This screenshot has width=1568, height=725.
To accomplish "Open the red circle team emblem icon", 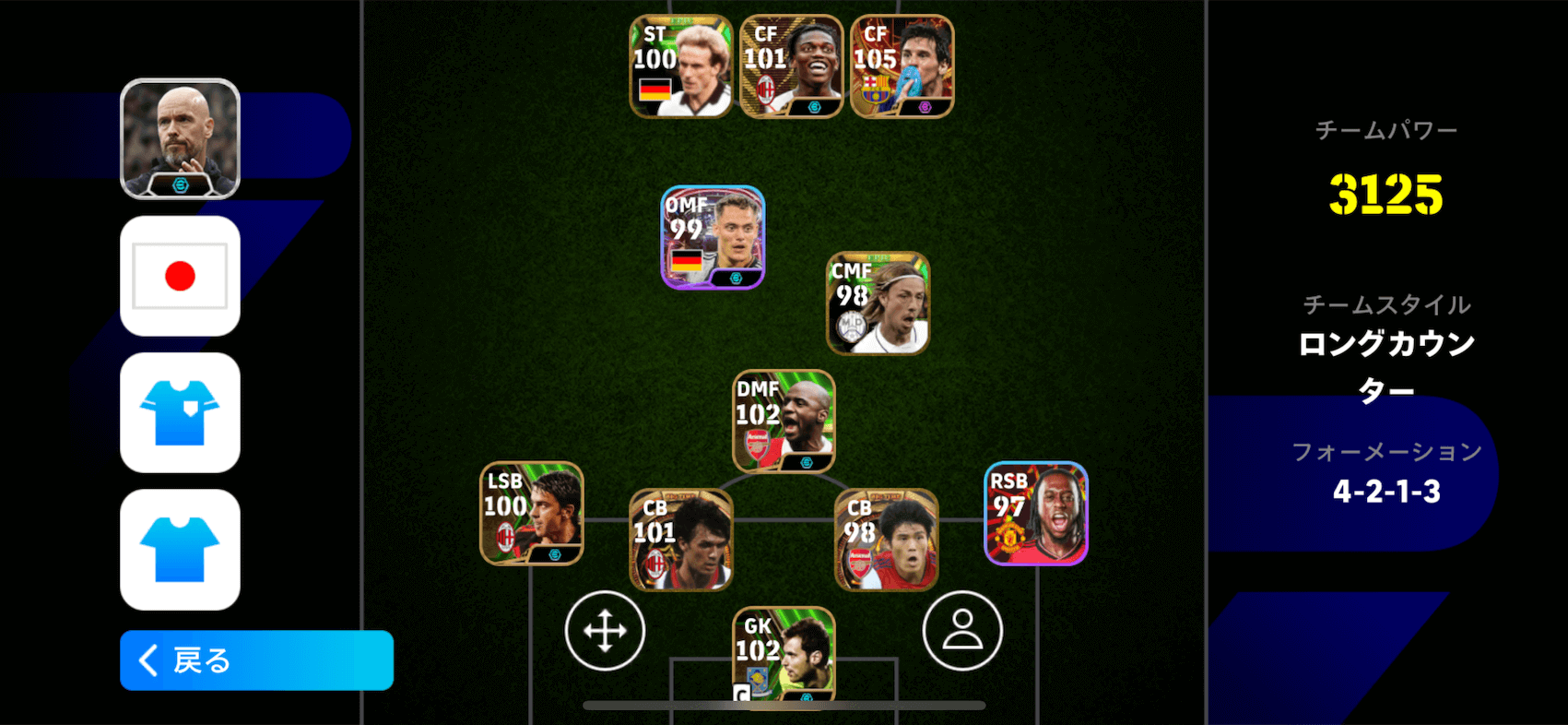I will (181, 275).
